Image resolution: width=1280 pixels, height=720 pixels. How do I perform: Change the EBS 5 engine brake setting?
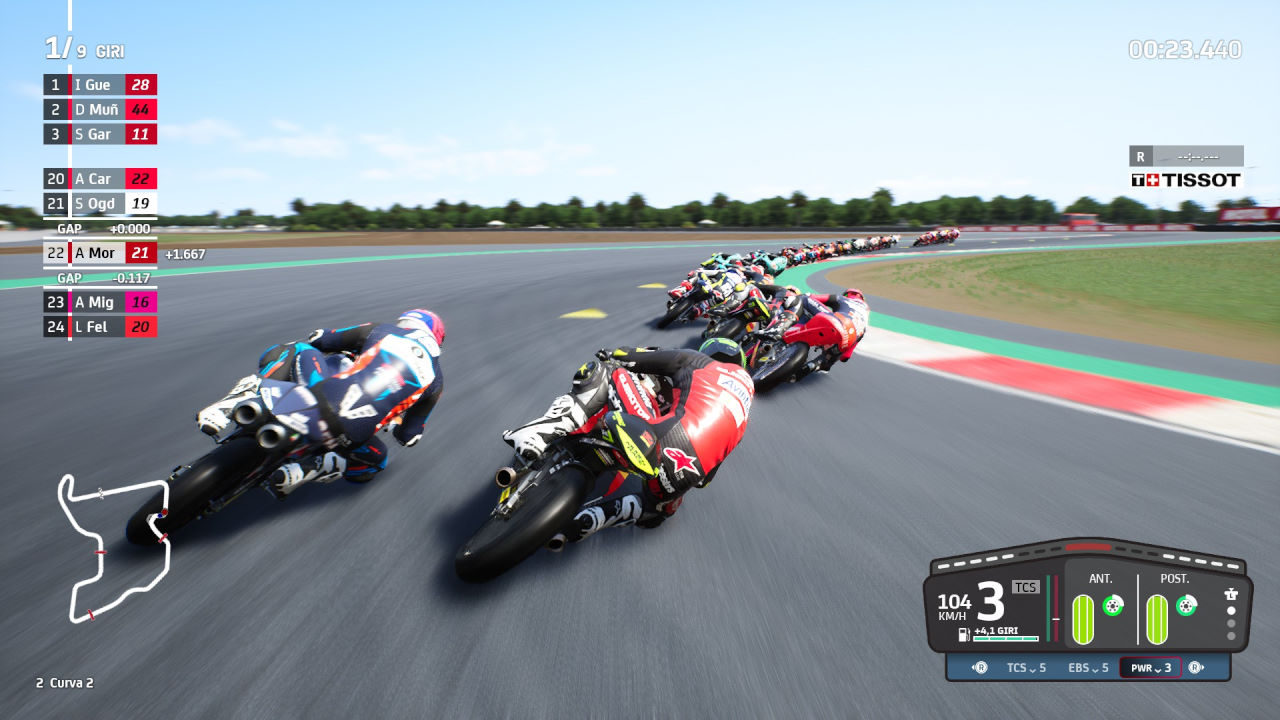(x=1088, y=668)
